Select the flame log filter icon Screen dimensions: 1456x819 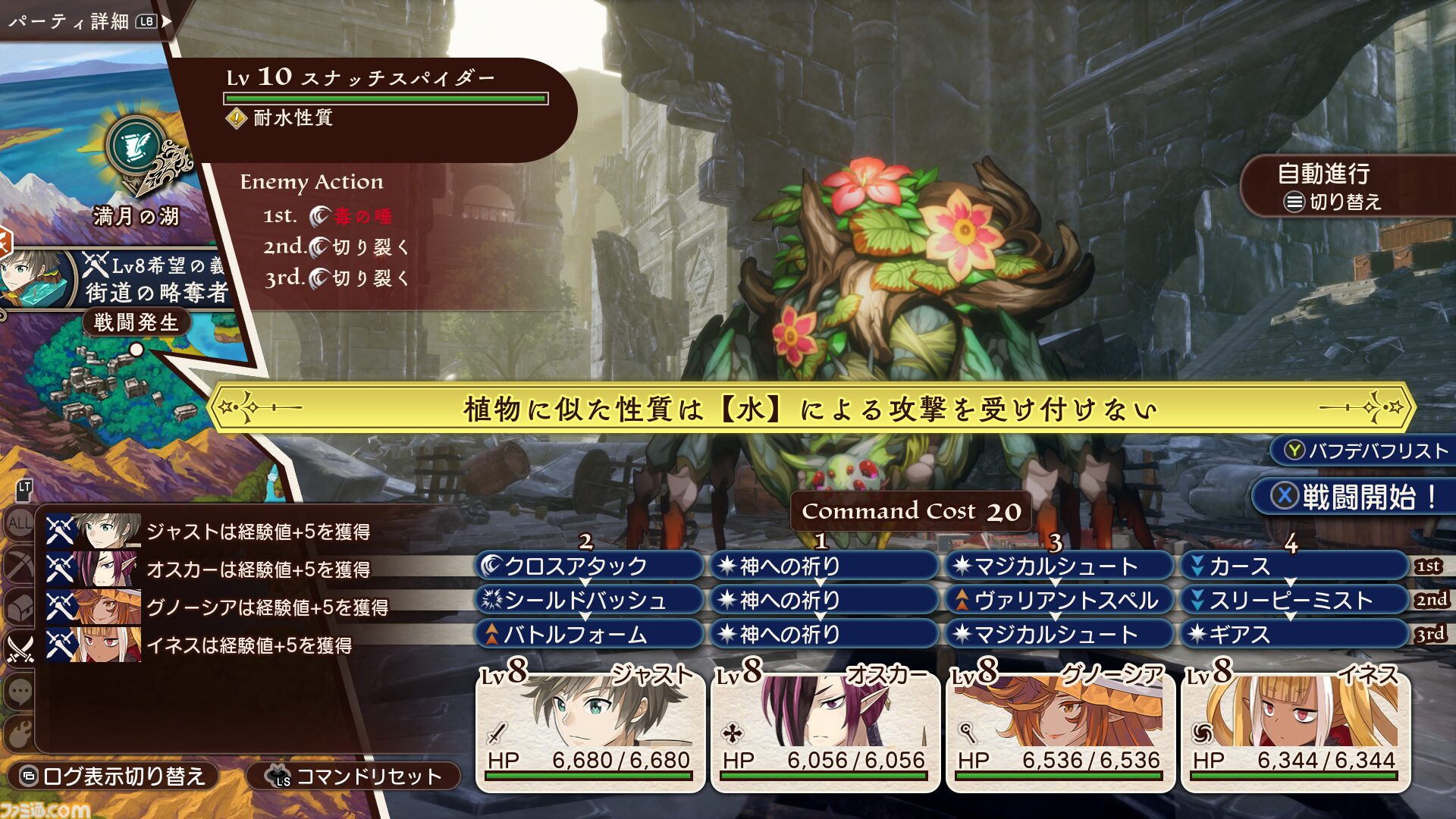point(19,733)
